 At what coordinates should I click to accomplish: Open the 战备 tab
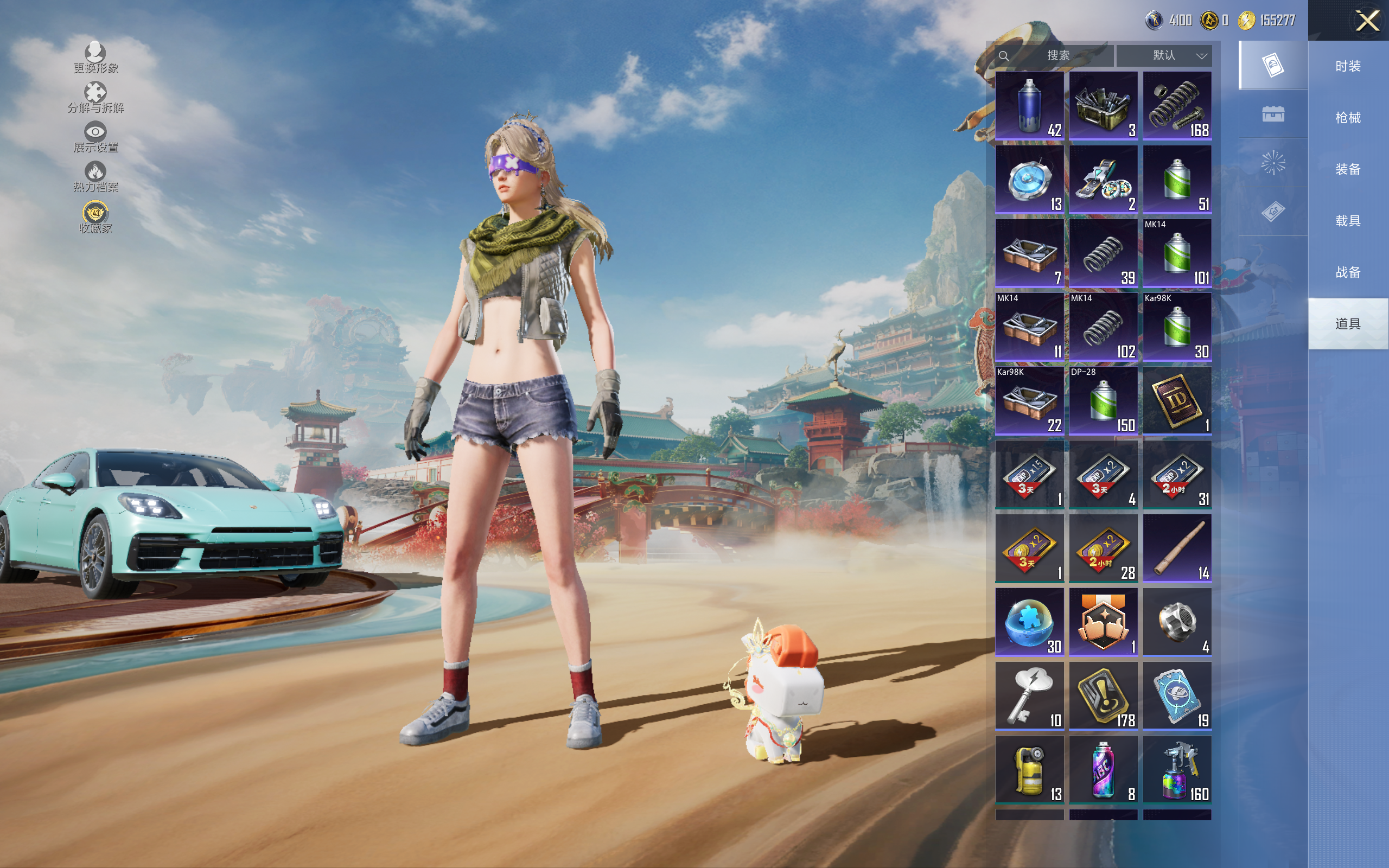pos(1347,272)
